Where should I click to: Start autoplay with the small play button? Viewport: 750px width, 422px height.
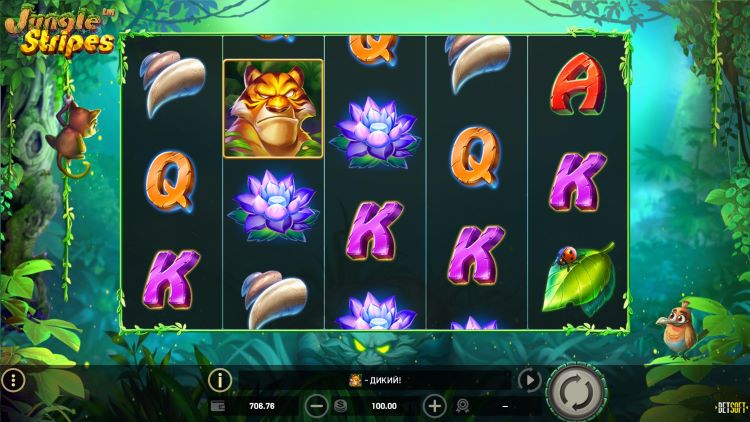pyautogui.click(x=529, y=381)
